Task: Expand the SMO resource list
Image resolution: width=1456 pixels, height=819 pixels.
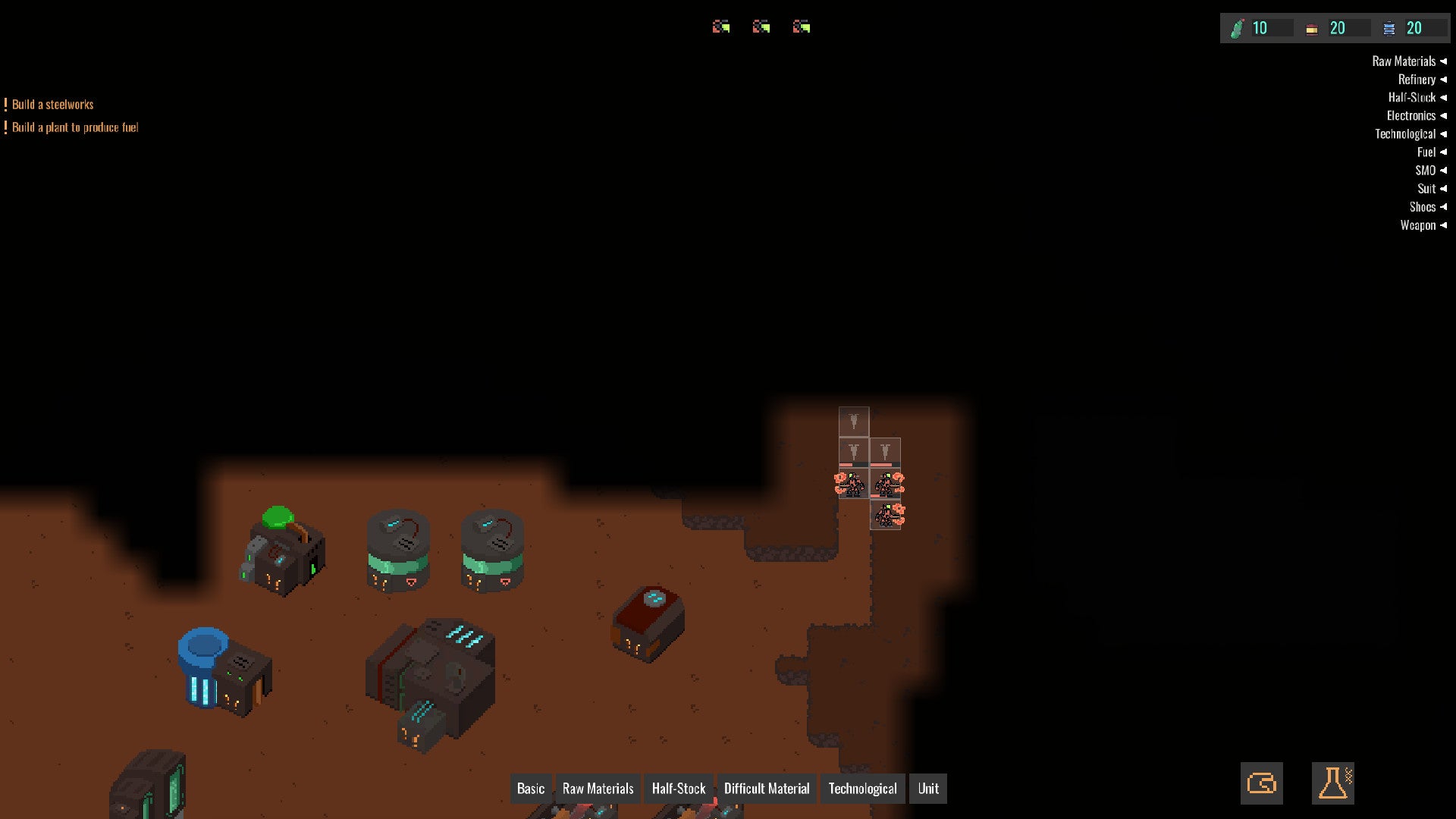Action: click(x=1429, y=171)
